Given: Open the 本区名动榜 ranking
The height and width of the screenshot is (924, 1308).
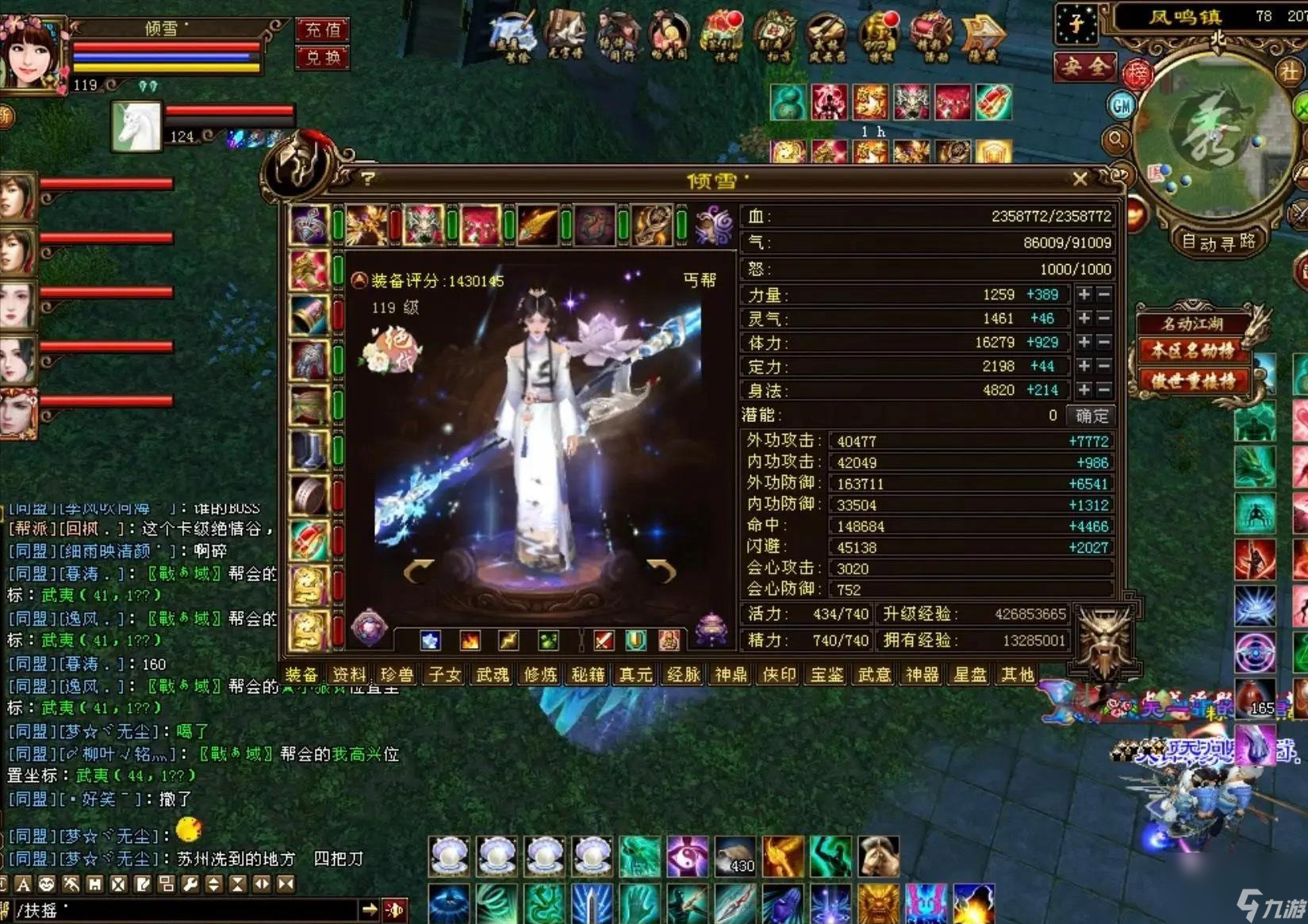Looking at the screenshot, I should pos(1193,351).
